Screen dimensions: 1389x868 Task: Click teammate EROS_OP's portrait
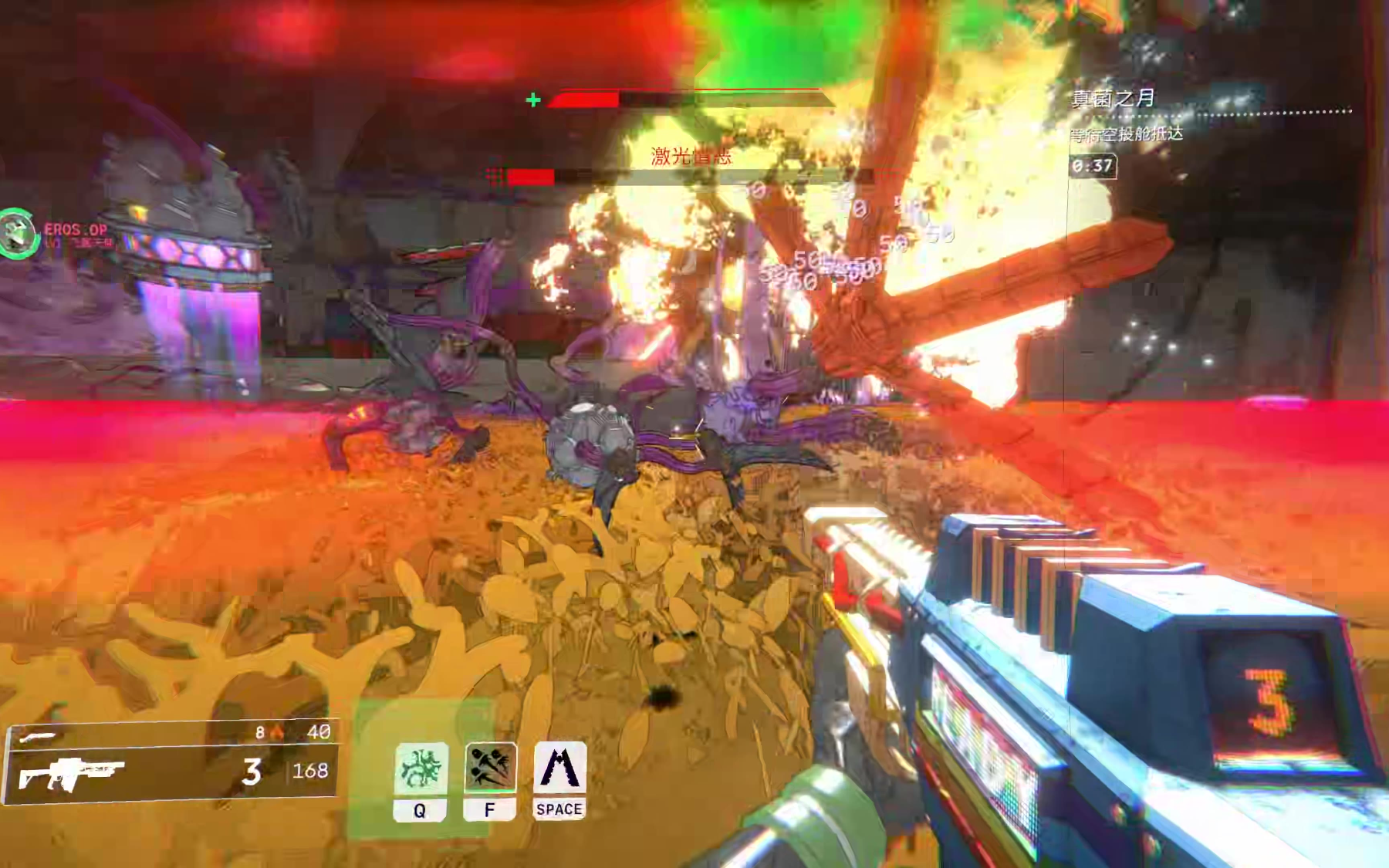pyautogui.click(x=17, y=234)
